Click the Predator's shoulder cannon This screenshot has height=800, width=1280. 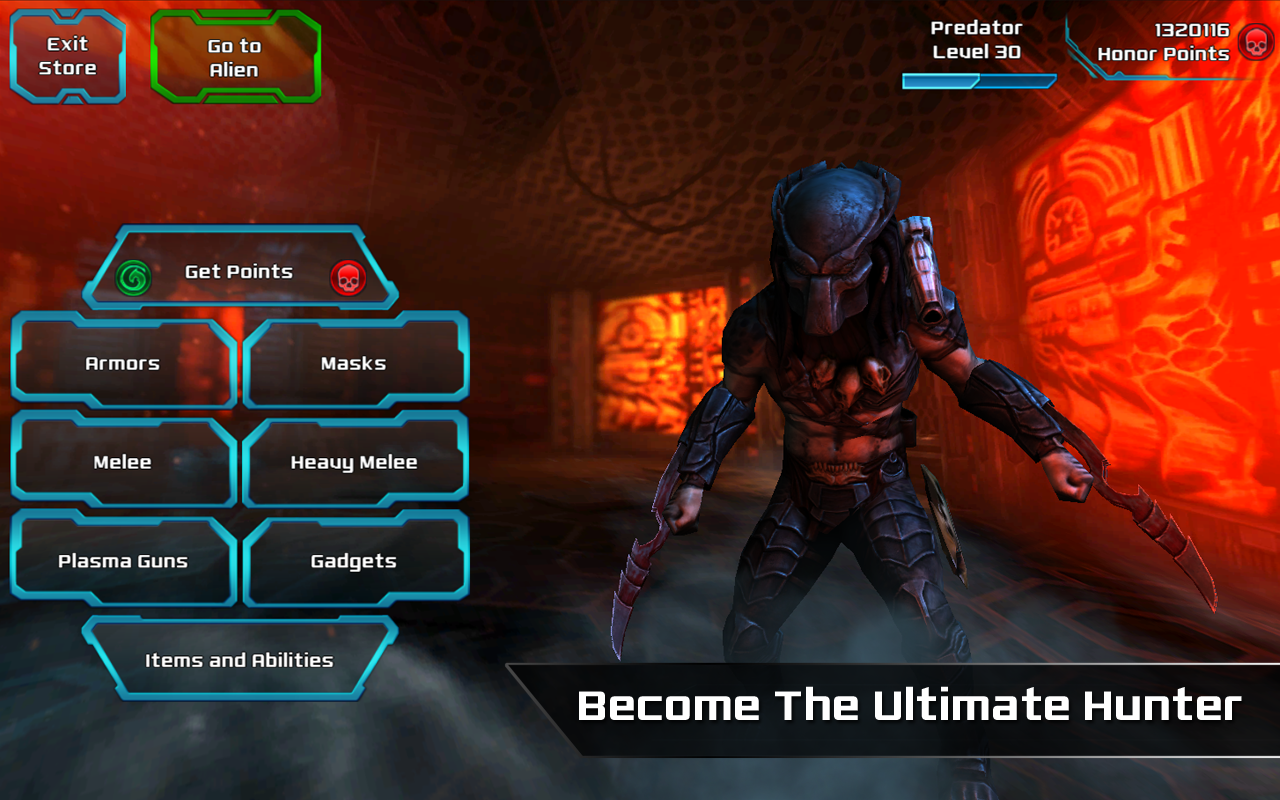[925, 265]
